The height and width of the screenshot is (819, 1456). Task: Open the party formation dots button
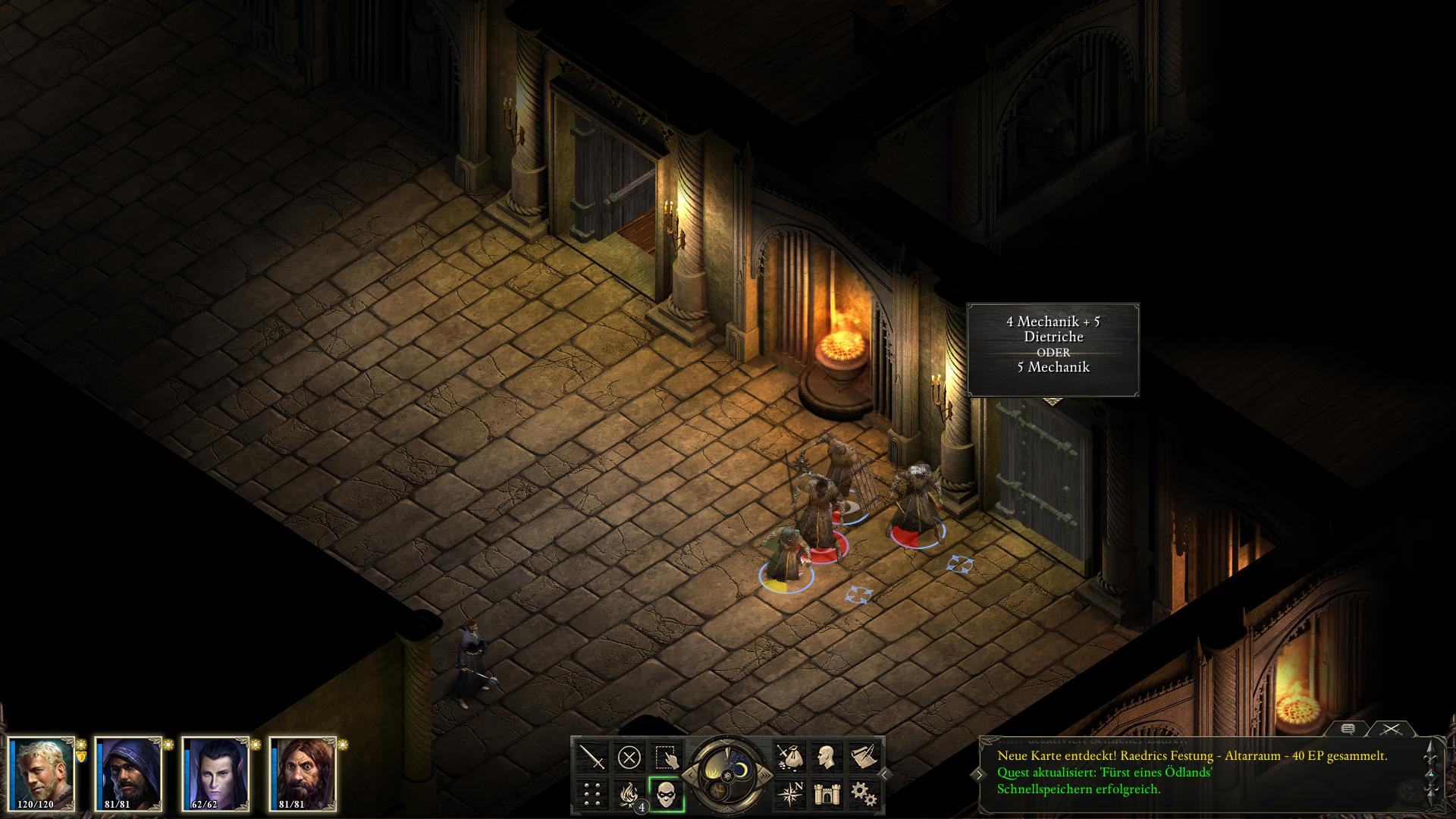pos(592,794)
